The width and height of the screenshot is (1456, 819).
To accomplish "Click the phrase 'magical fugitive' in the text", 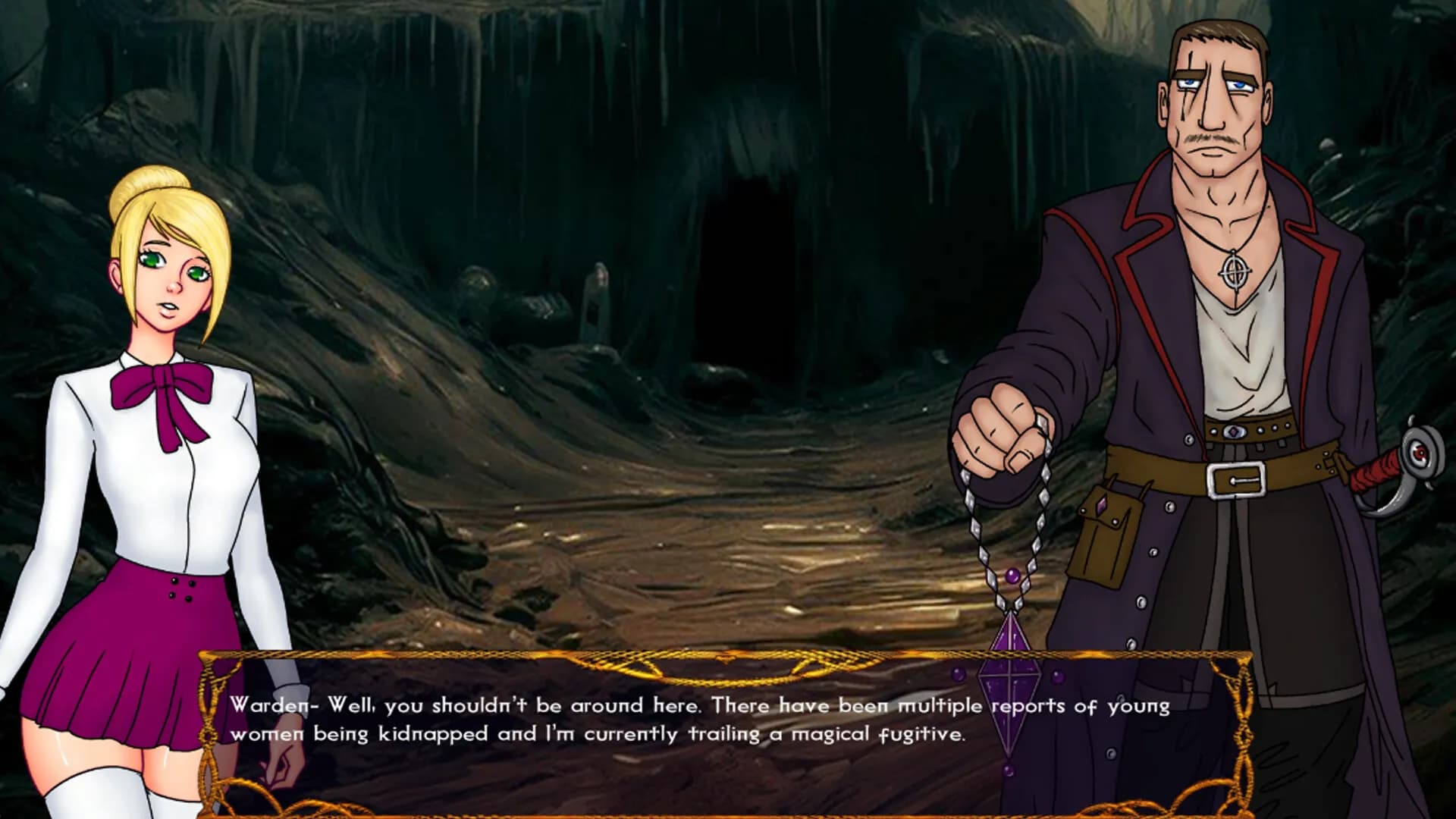I will pyautogui.click(x=880, y=733).
